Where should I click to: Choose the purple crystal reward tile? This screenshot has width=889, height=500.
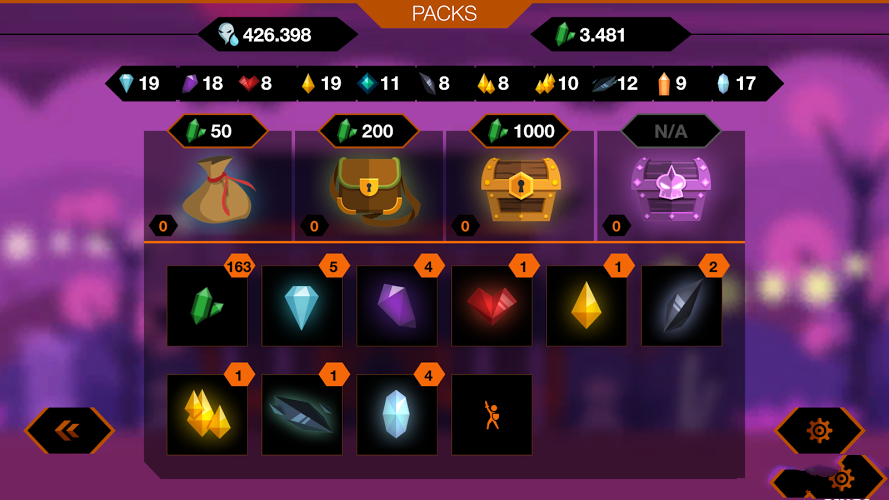click(x=397, y=306)
